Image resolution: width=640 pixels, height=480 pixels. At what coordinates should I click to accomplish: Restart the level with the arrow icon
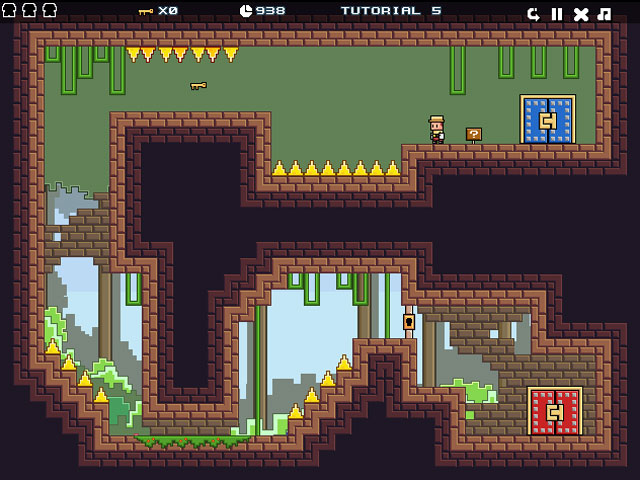tap(534, 14)
